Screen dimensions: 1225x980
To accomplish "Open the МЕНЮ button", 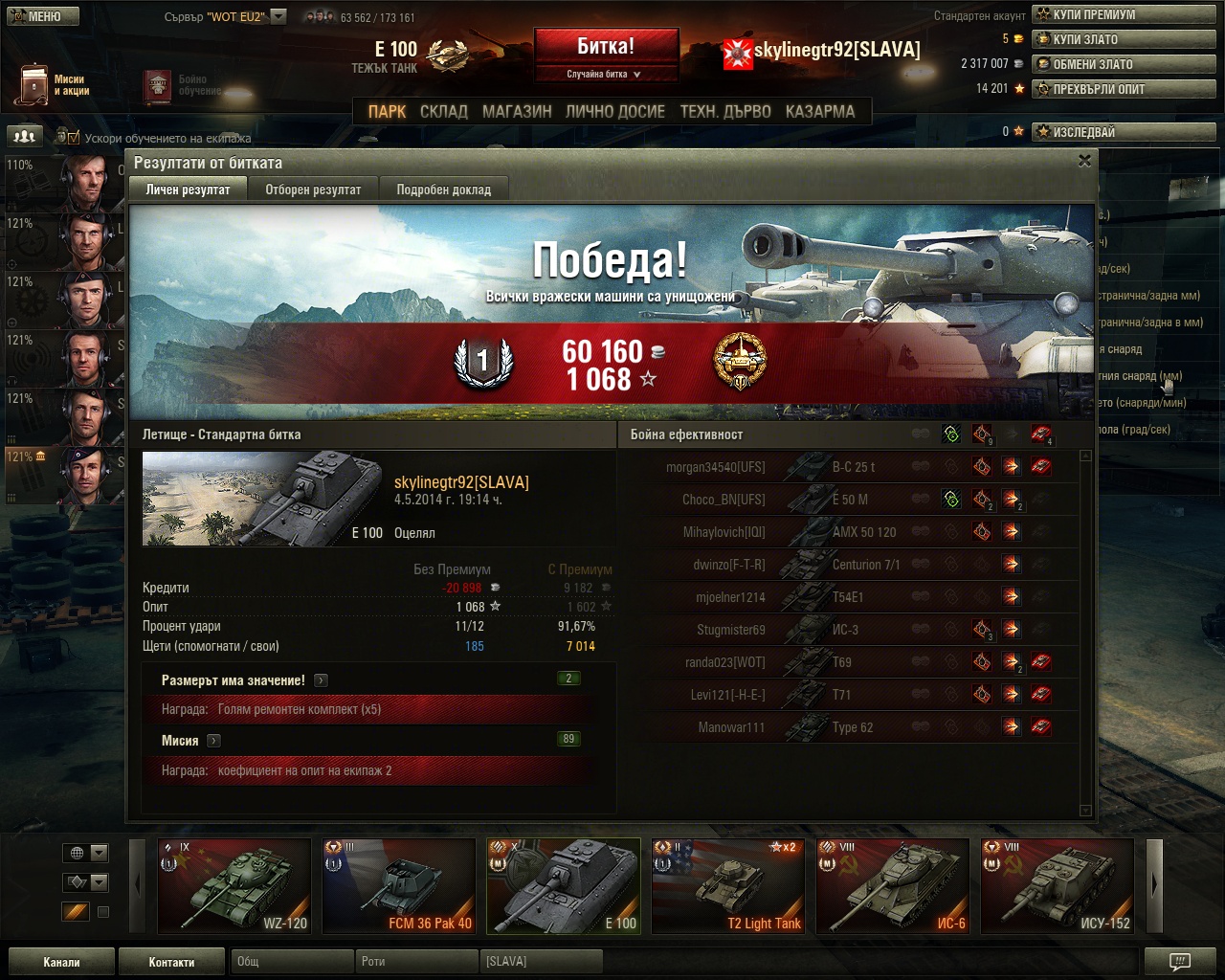I will 40,15.
